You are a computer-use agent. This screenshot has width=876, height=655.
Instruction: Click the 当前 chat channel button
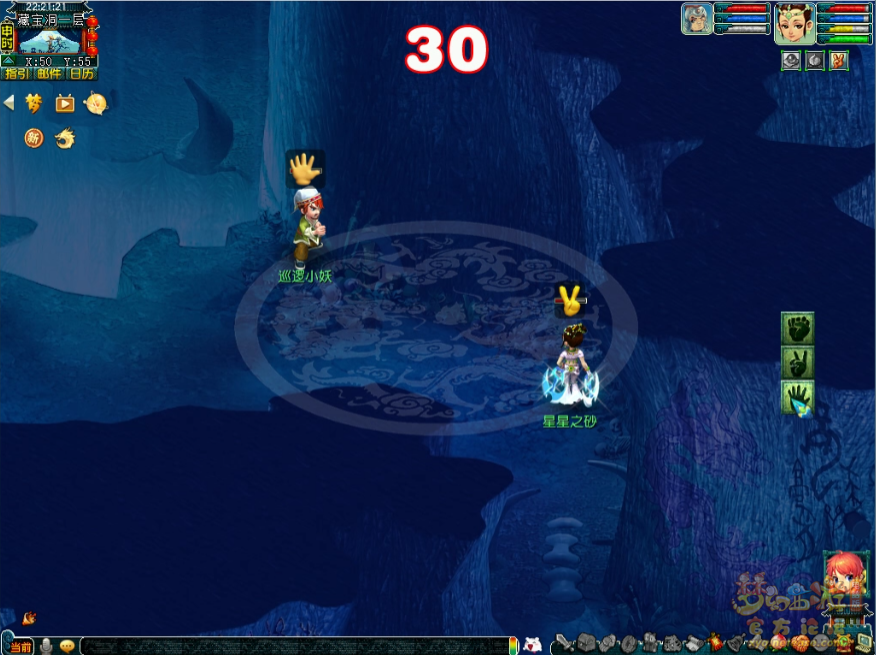click(19, 646)
